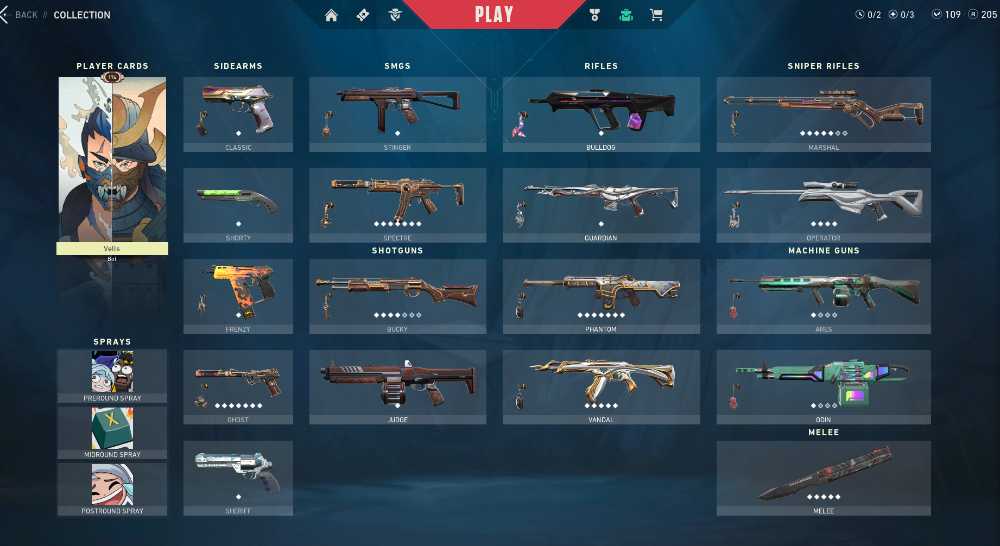Open the Odin machine gun slot
This screenshot has height=546, width=1000.
pyautogui.click(x=824, y=387)
